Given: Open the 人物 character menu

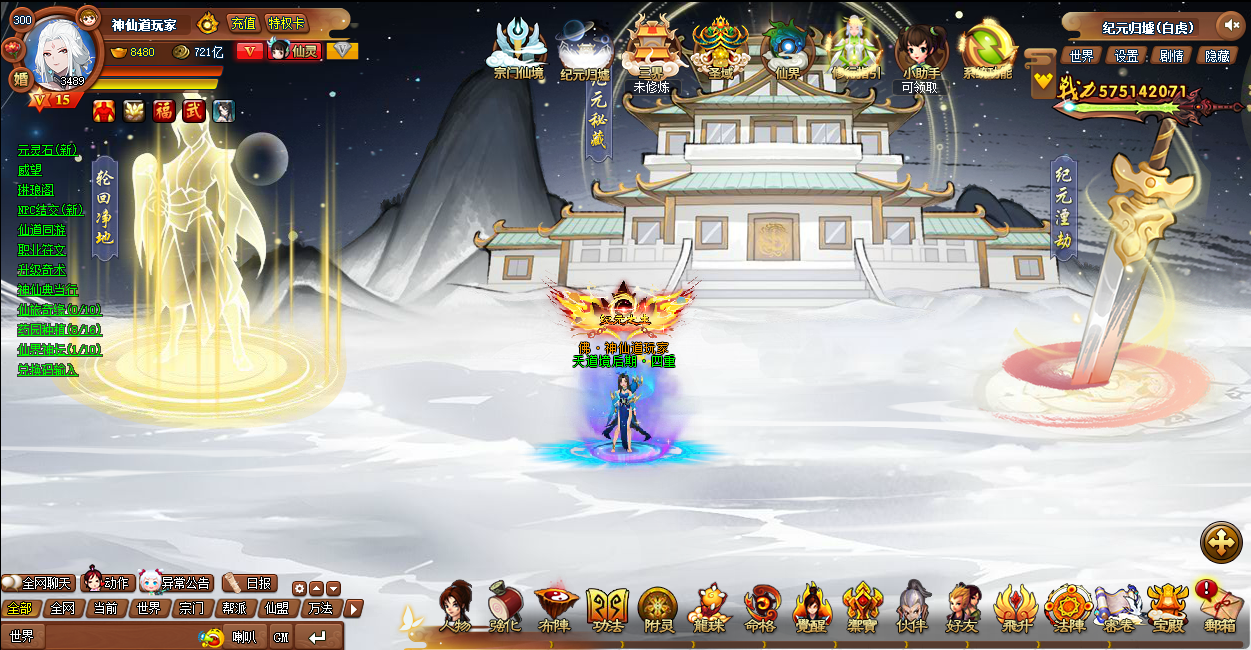Looking at the screenshot, I should (455, 607).
